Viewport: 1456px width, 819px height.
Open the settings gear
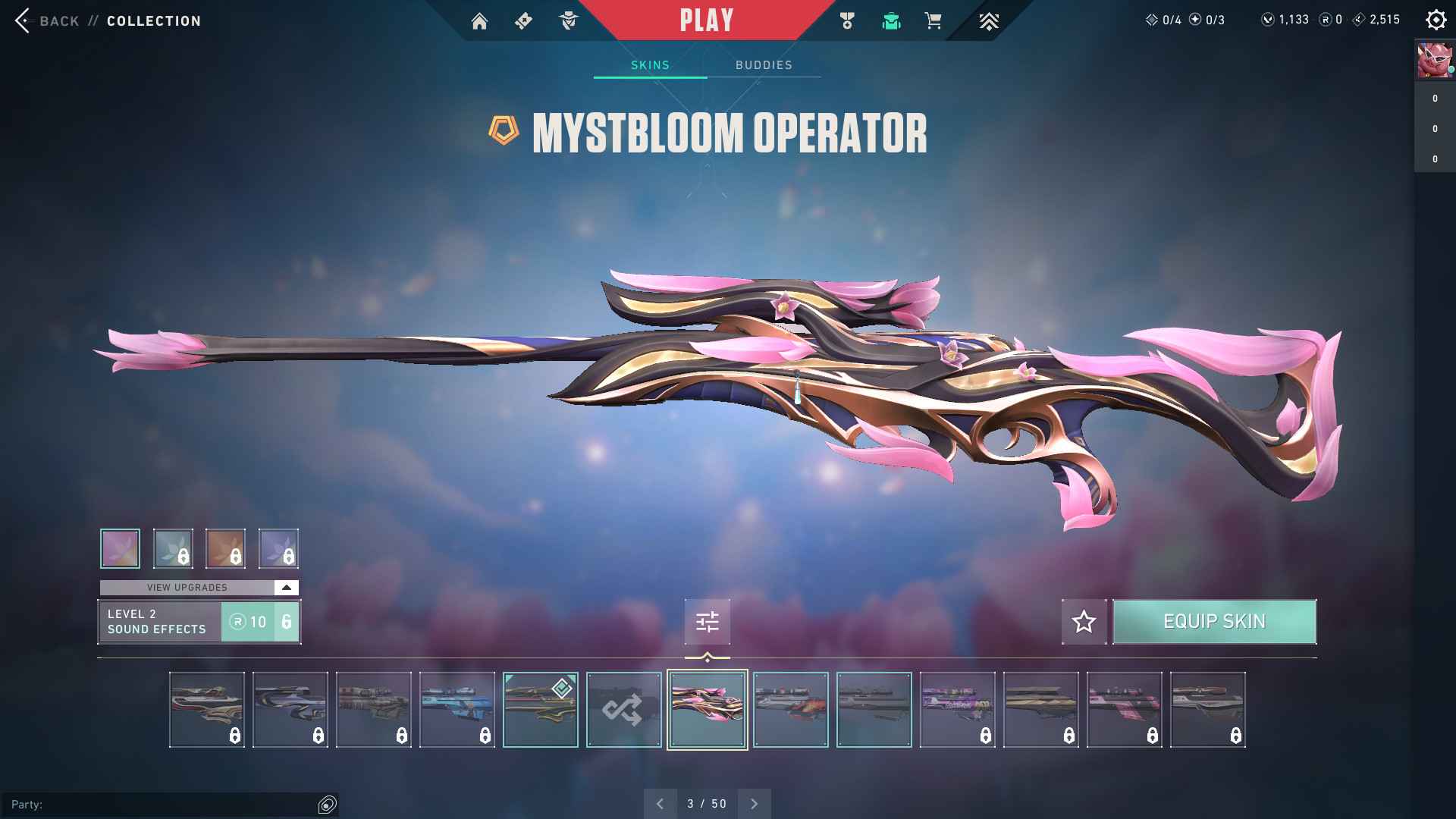pos(1436,20)
